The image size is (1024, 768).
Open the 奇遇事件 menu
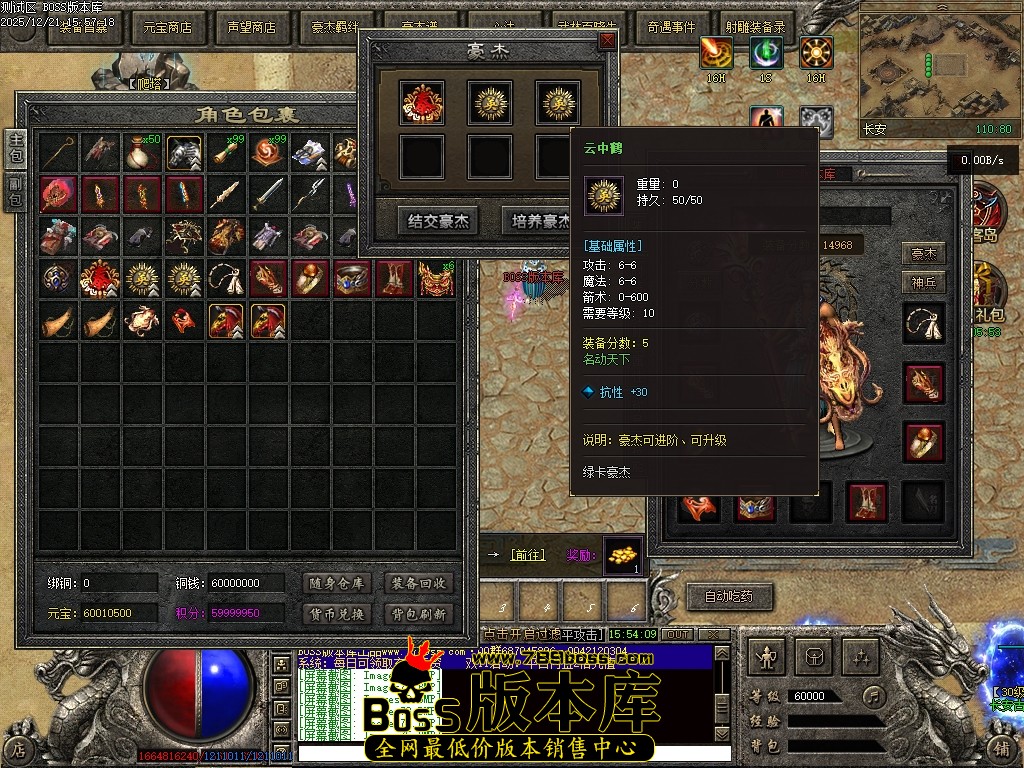click(x=671, y=28)
